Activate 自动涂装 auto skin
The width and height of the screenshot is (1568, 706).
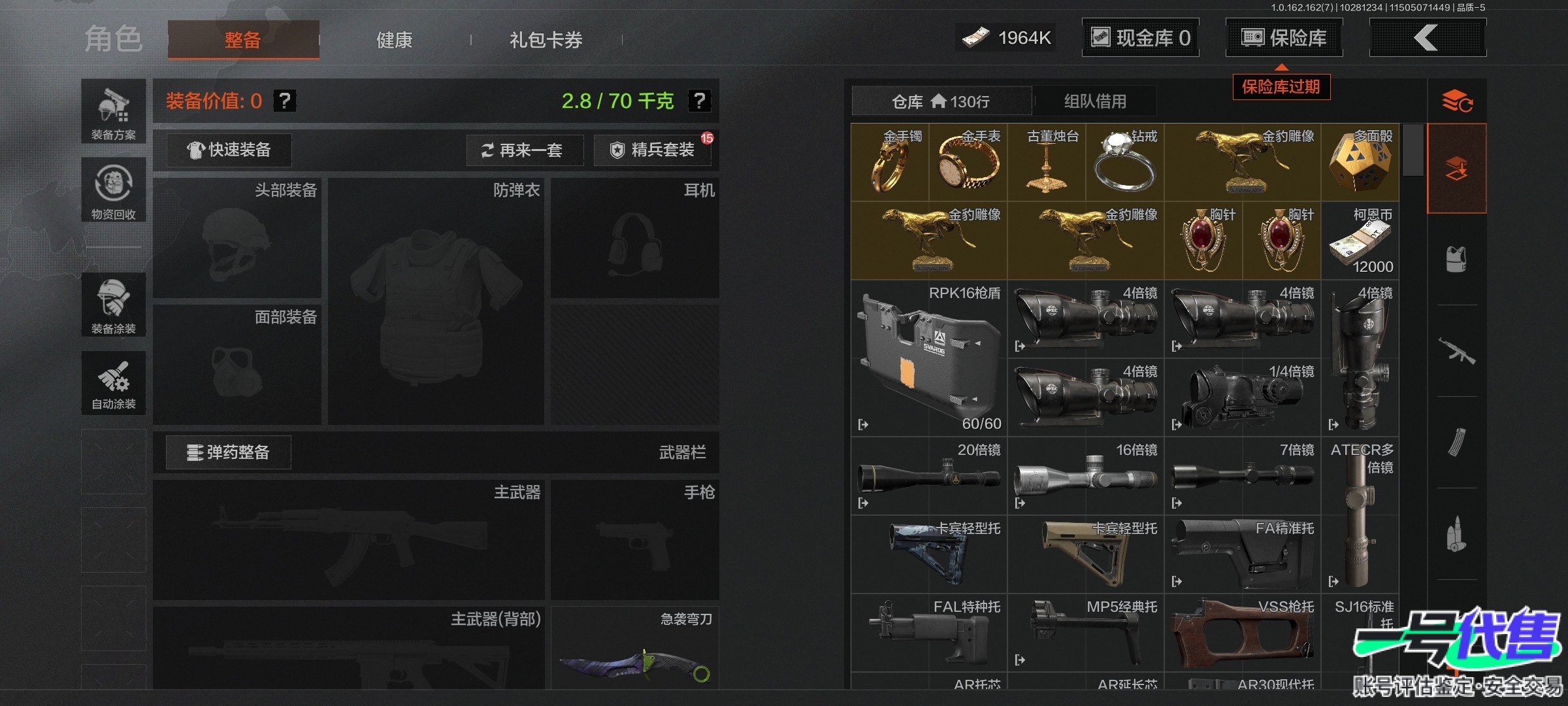113,383
